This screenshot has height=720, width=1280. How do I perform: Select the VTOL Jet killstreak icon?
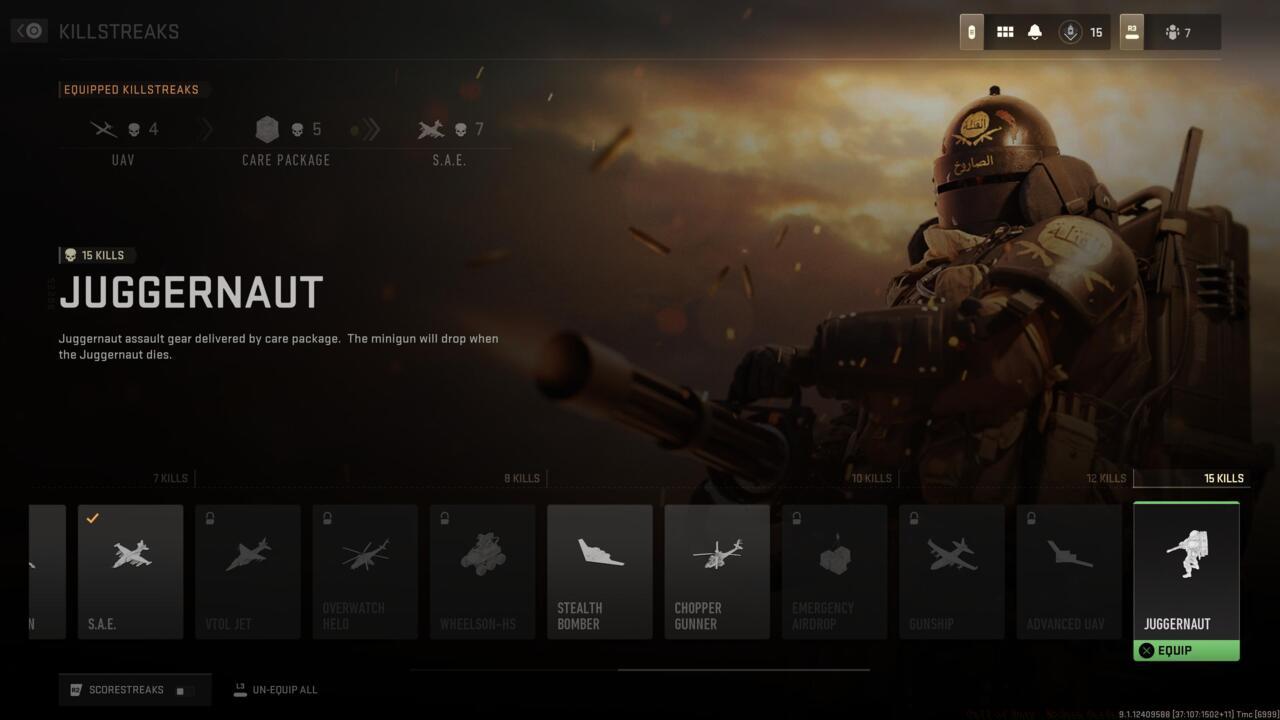(x=247, y=571)
